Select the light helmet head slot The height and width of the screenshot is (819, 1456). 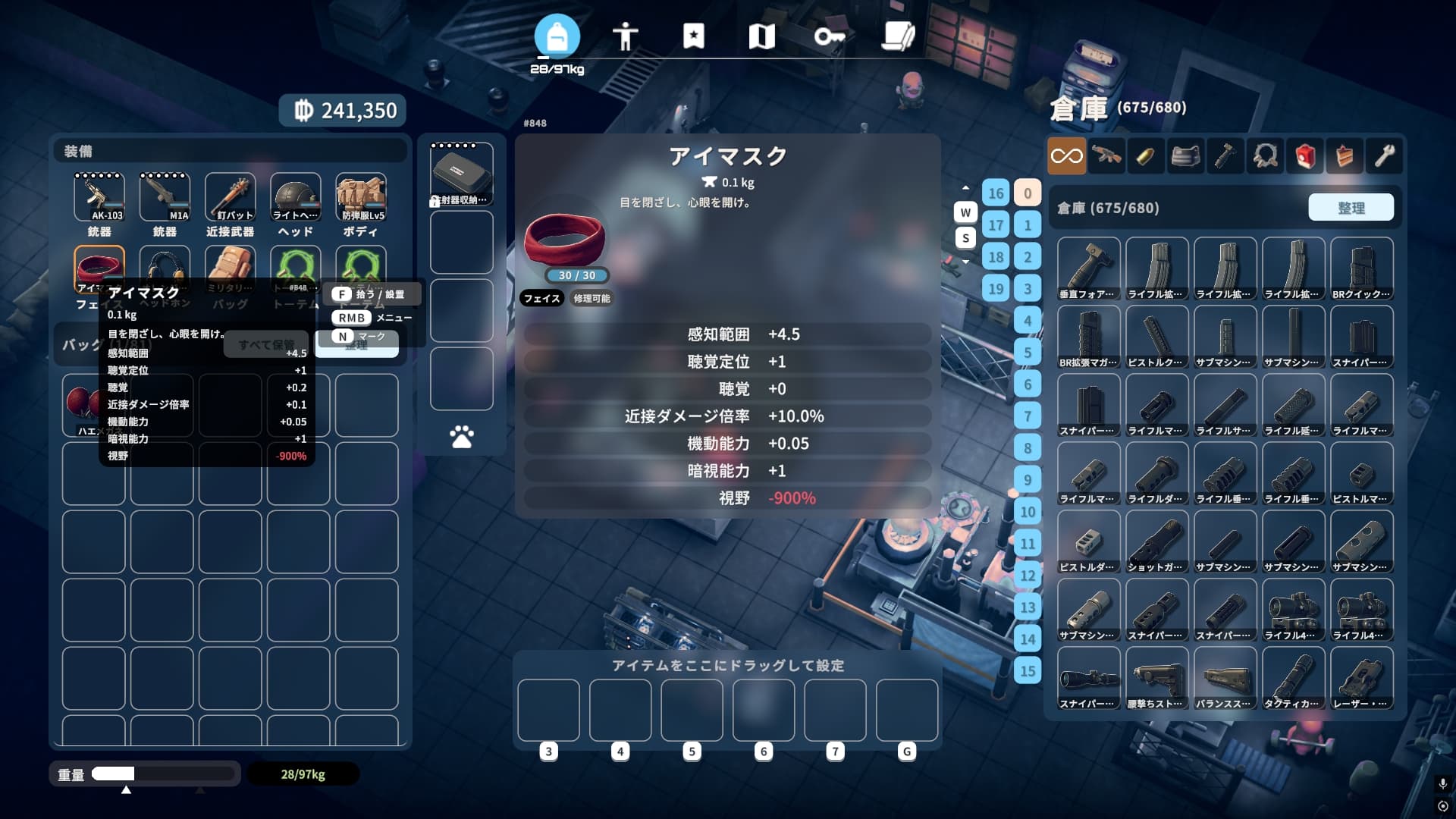pyautogui.click(x=296, y=197)
